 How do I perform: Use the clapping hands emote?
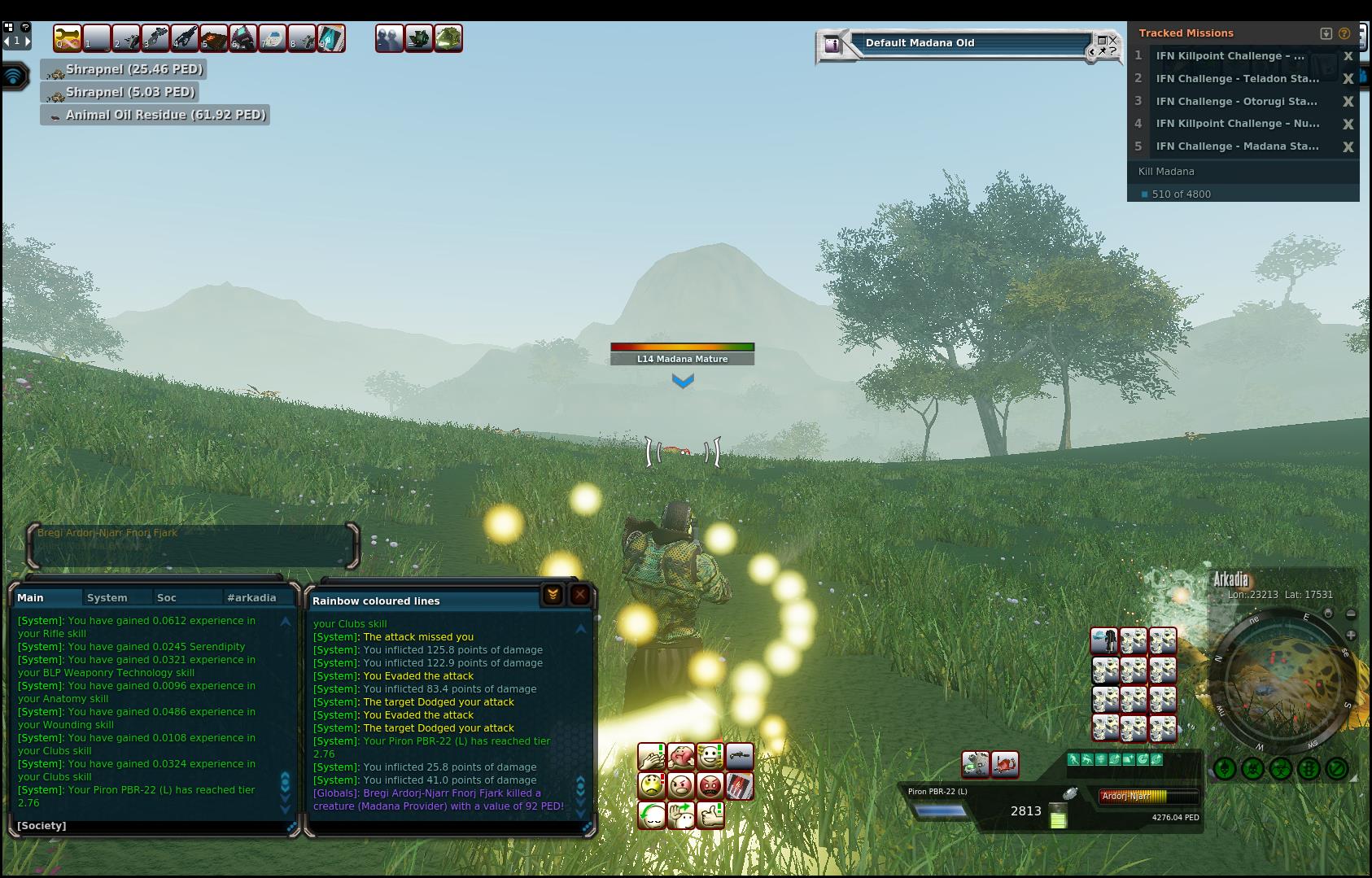652,757
